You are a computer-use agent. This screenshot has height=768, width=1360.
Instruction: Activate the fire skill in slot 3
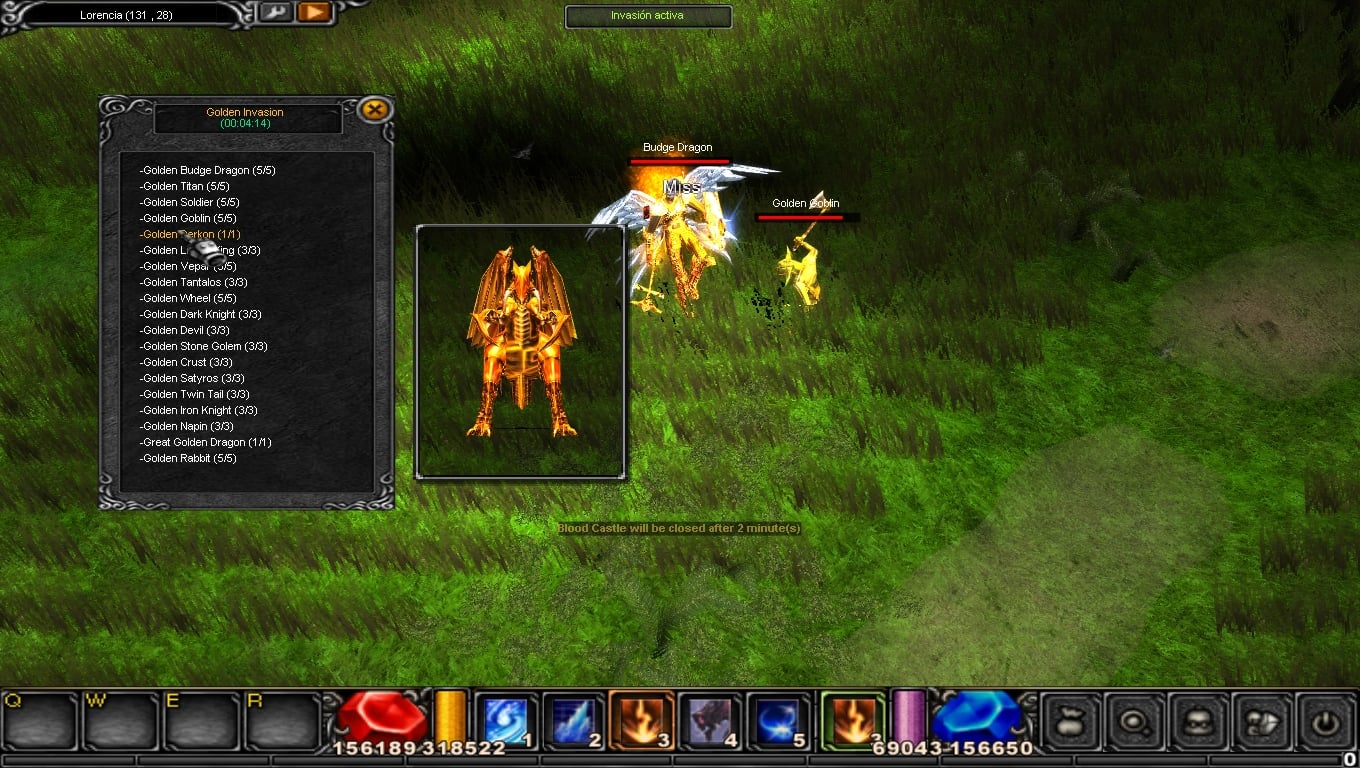tap(641, 719)
